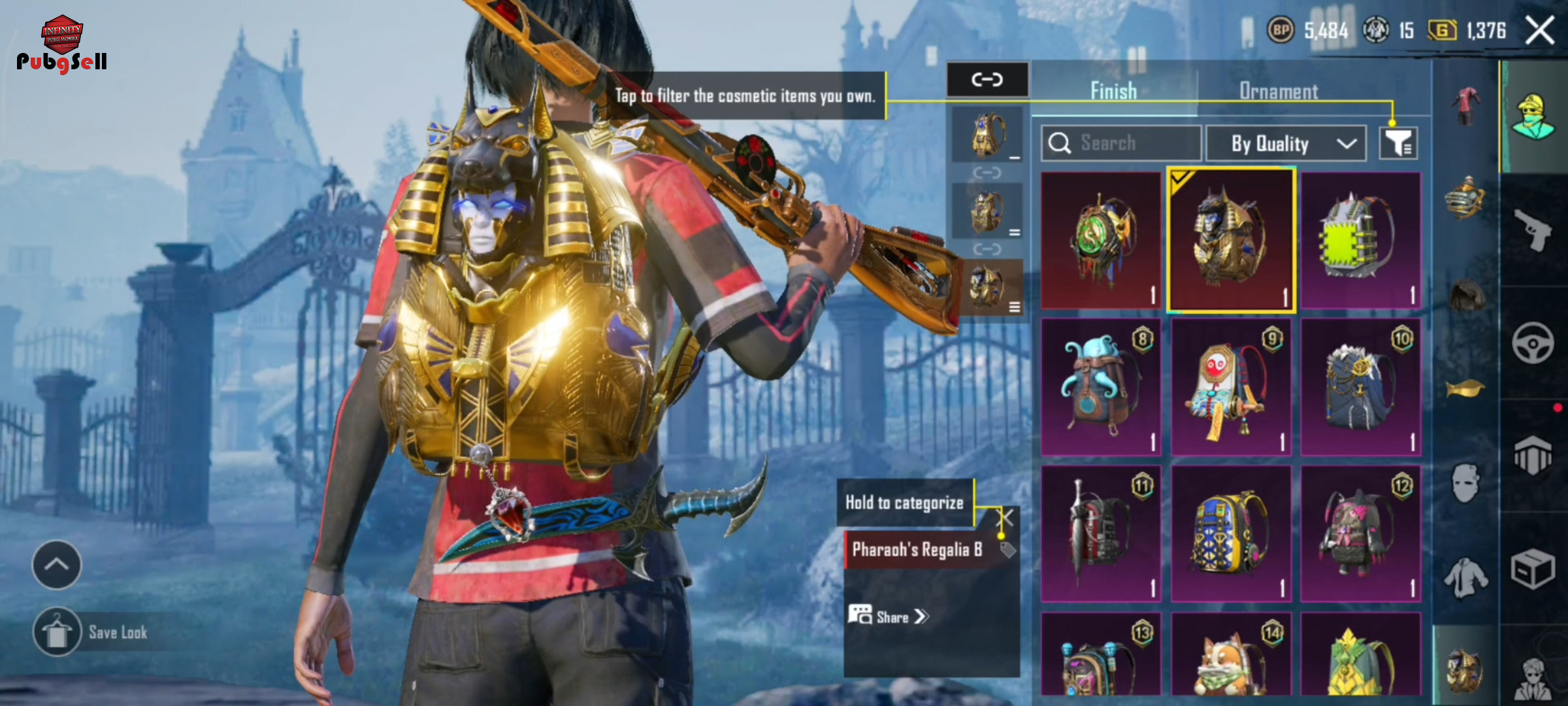Choose the spiked lime-green backpack skin
Image resolution: width=1568 pixels, height=706 pixels.
(x=1361, y=241)
